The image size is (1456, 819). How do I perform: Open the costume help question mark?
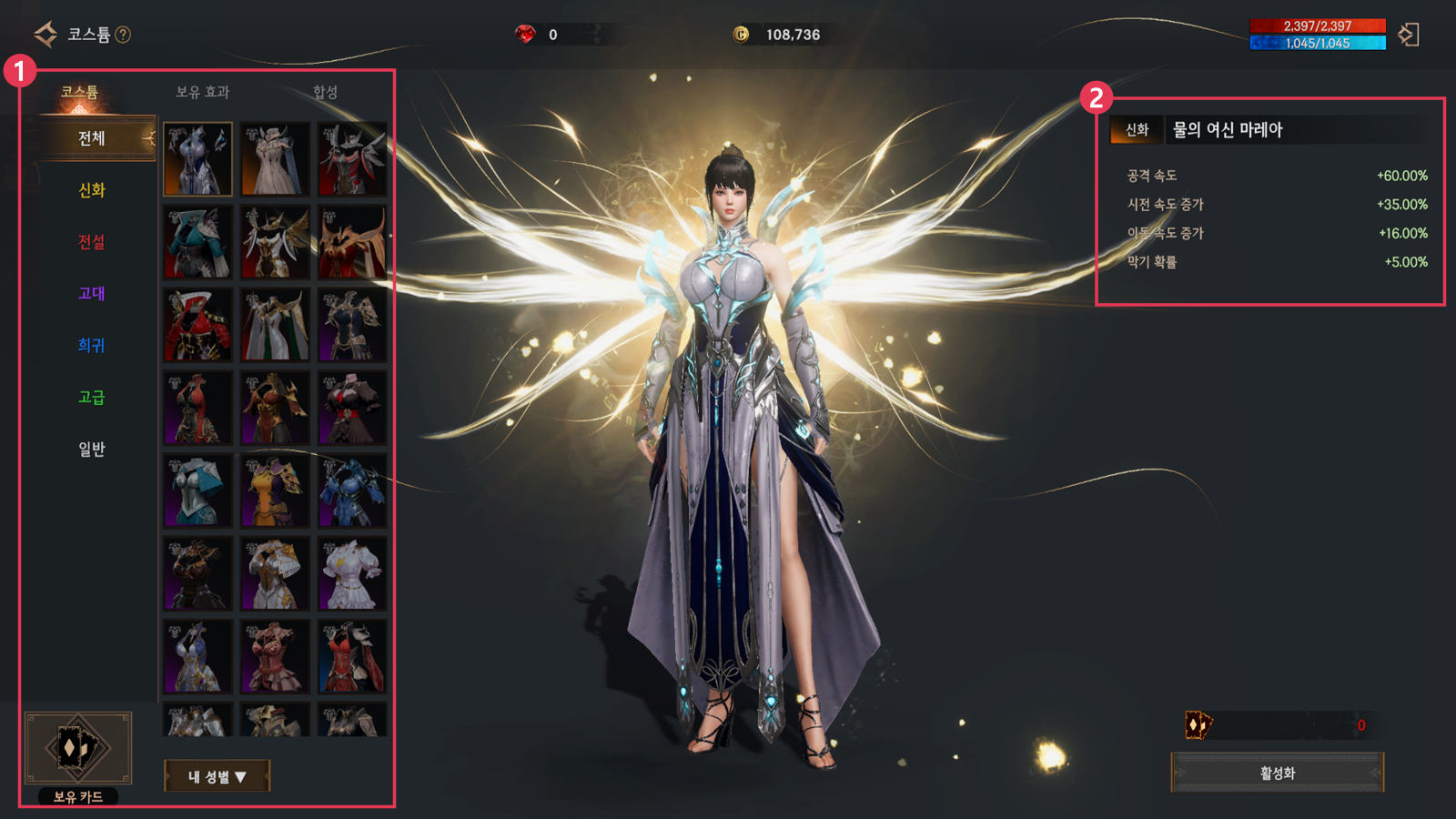pyautogui.click(x=123, y=35)
